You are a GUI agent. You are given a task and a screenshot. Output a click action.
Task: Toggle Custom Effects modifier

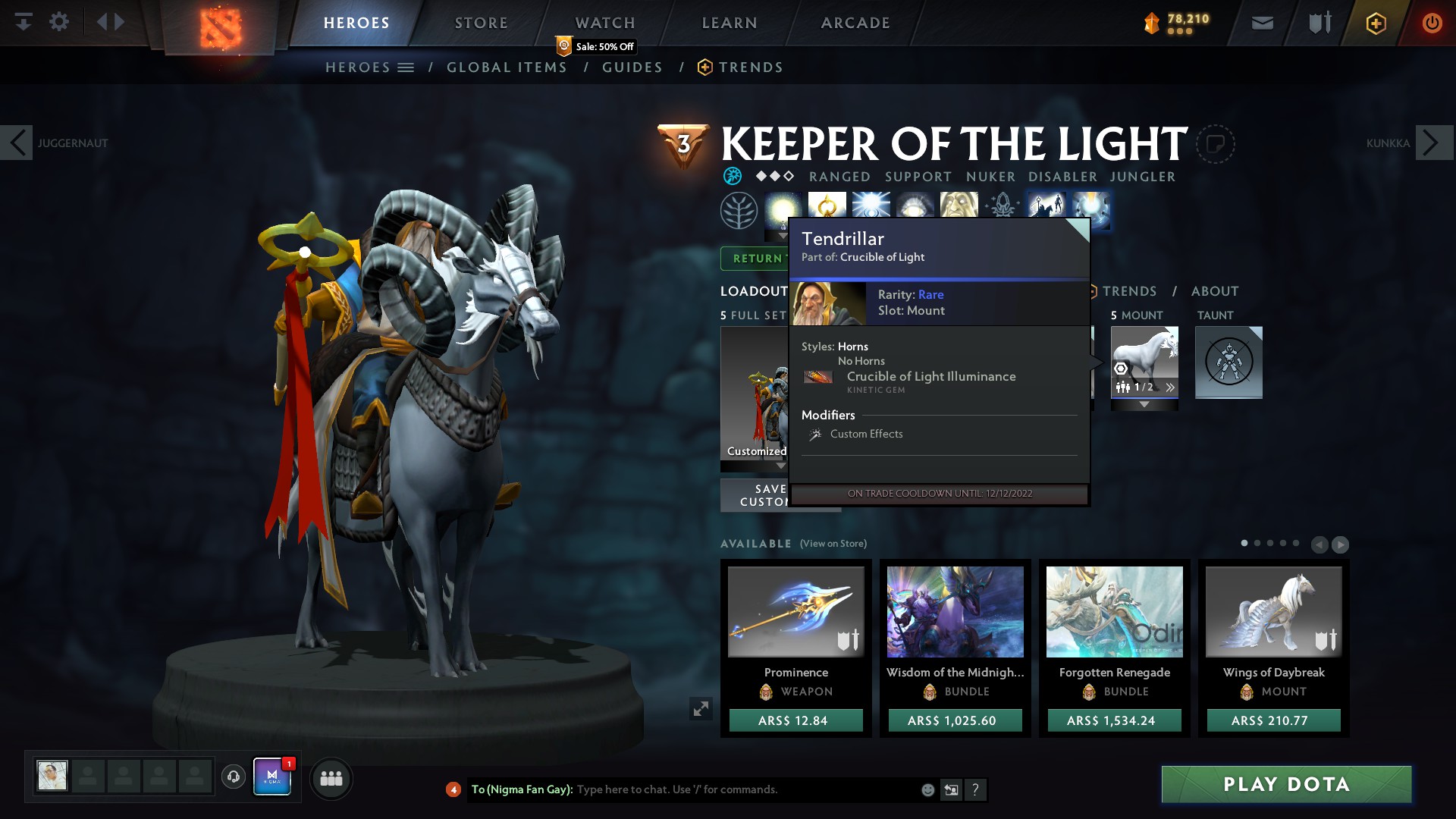click(866, 434)
